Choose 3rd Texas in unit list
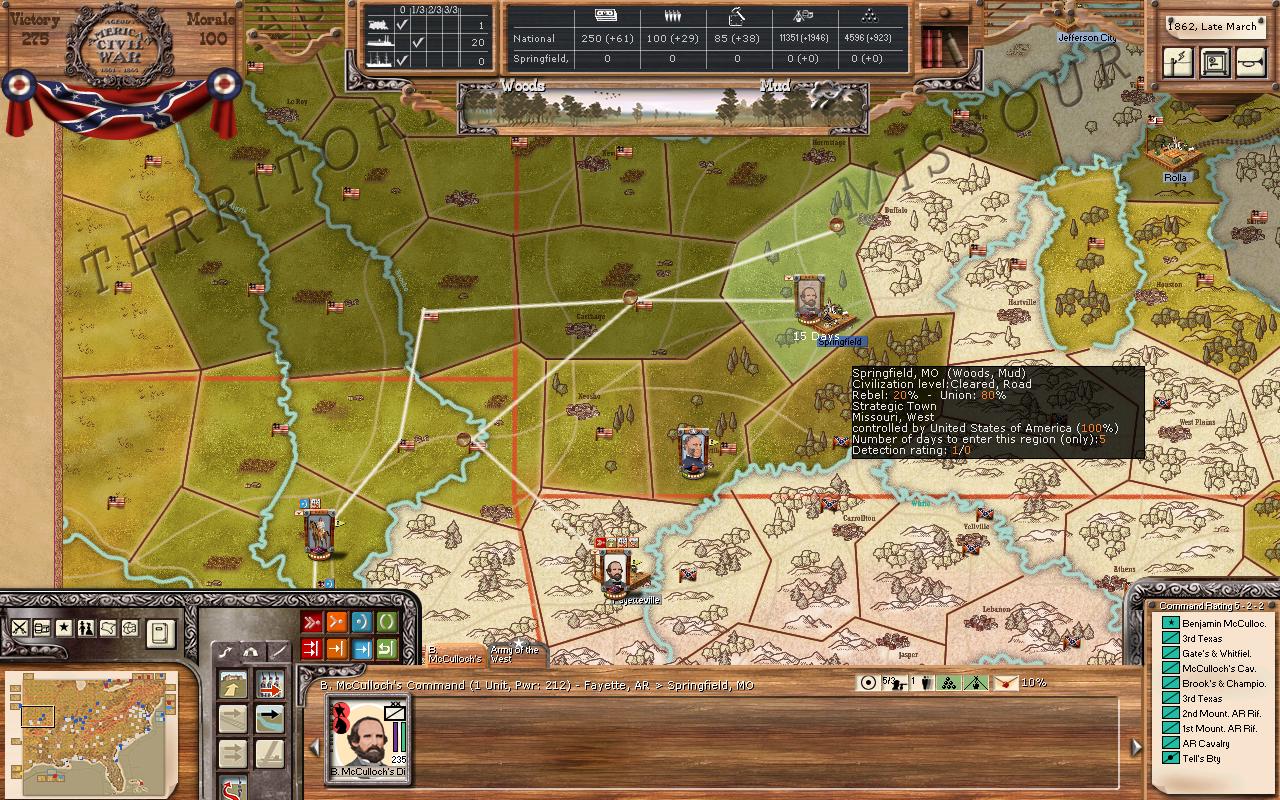The width and height of the screenshot is (1280, 800). click(1202, 638)
